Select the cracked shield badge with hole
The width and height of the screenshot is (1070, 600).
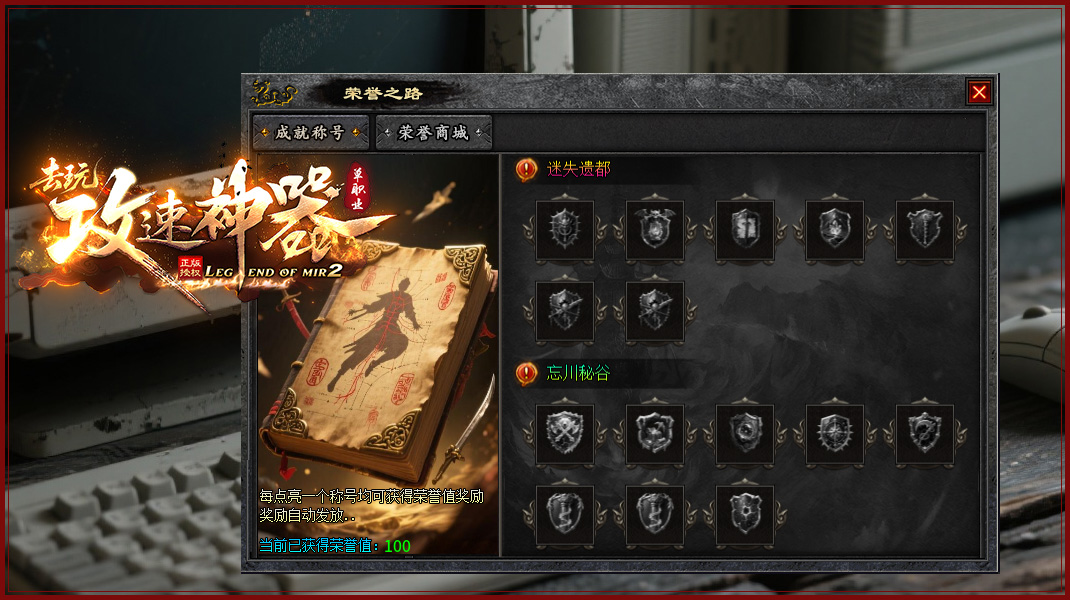(x=745, y=515)
